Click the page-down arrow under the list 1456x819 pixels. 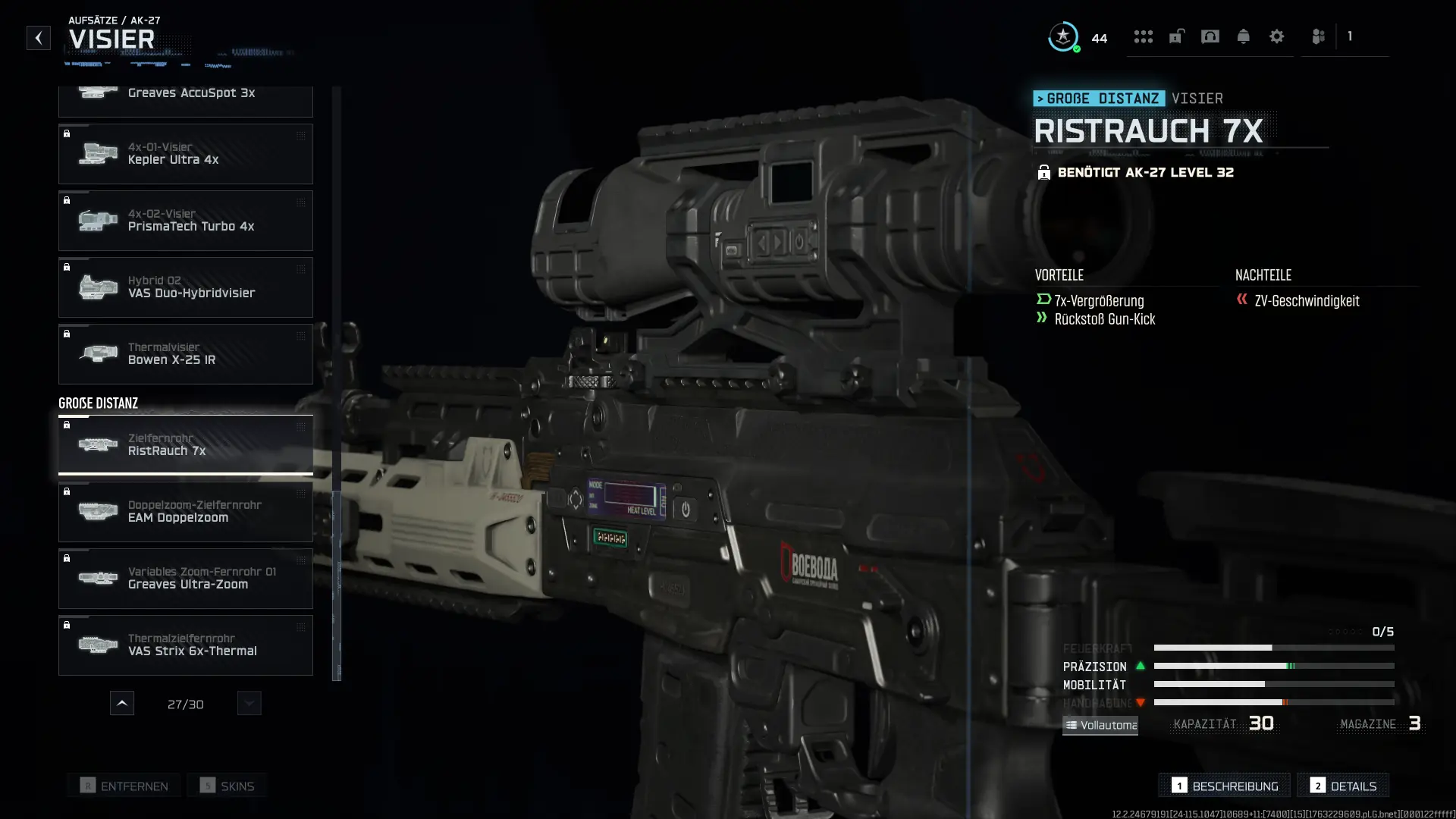point(249,704)
